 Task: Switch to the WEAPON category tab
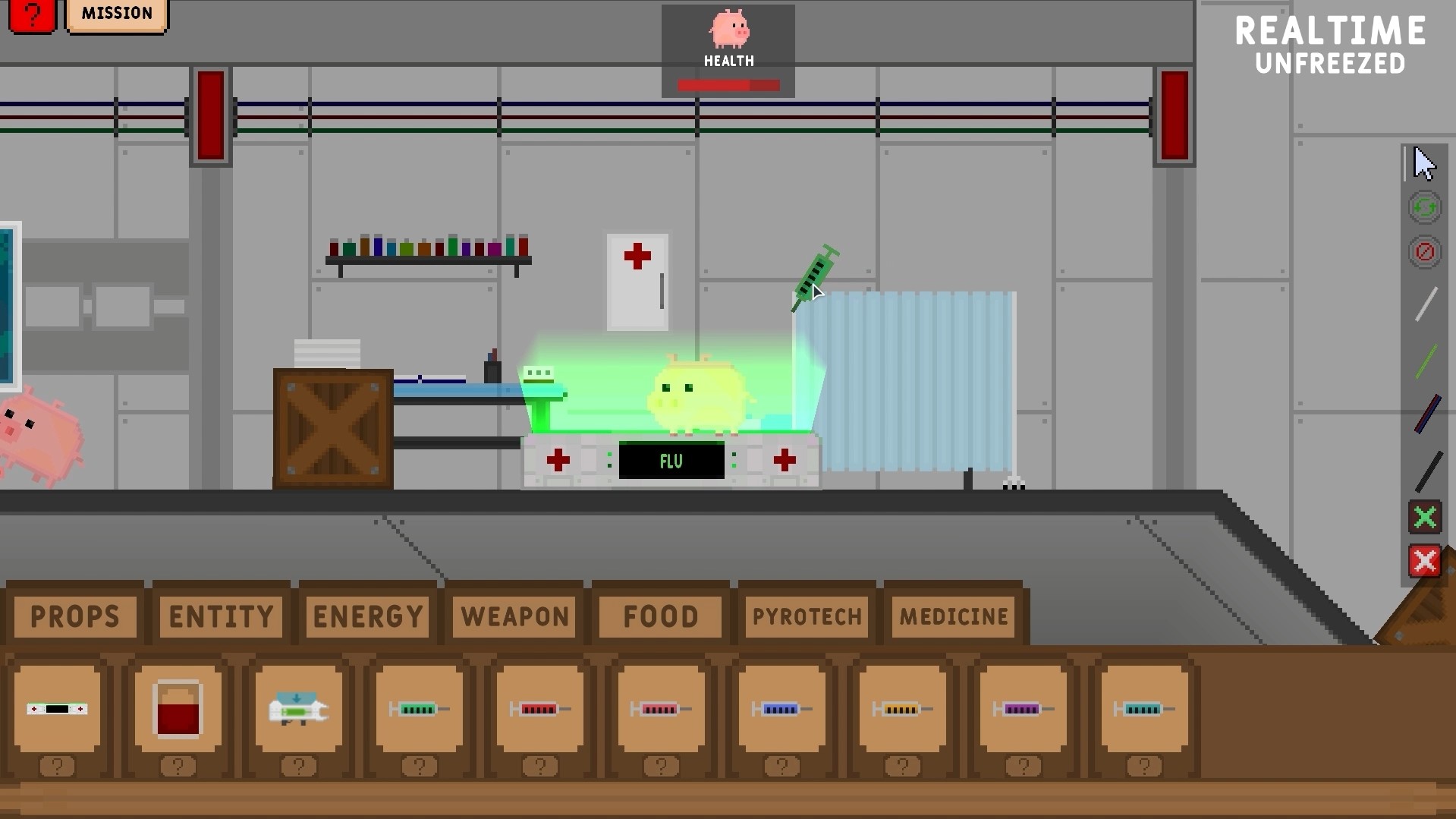tap(514, 616)
